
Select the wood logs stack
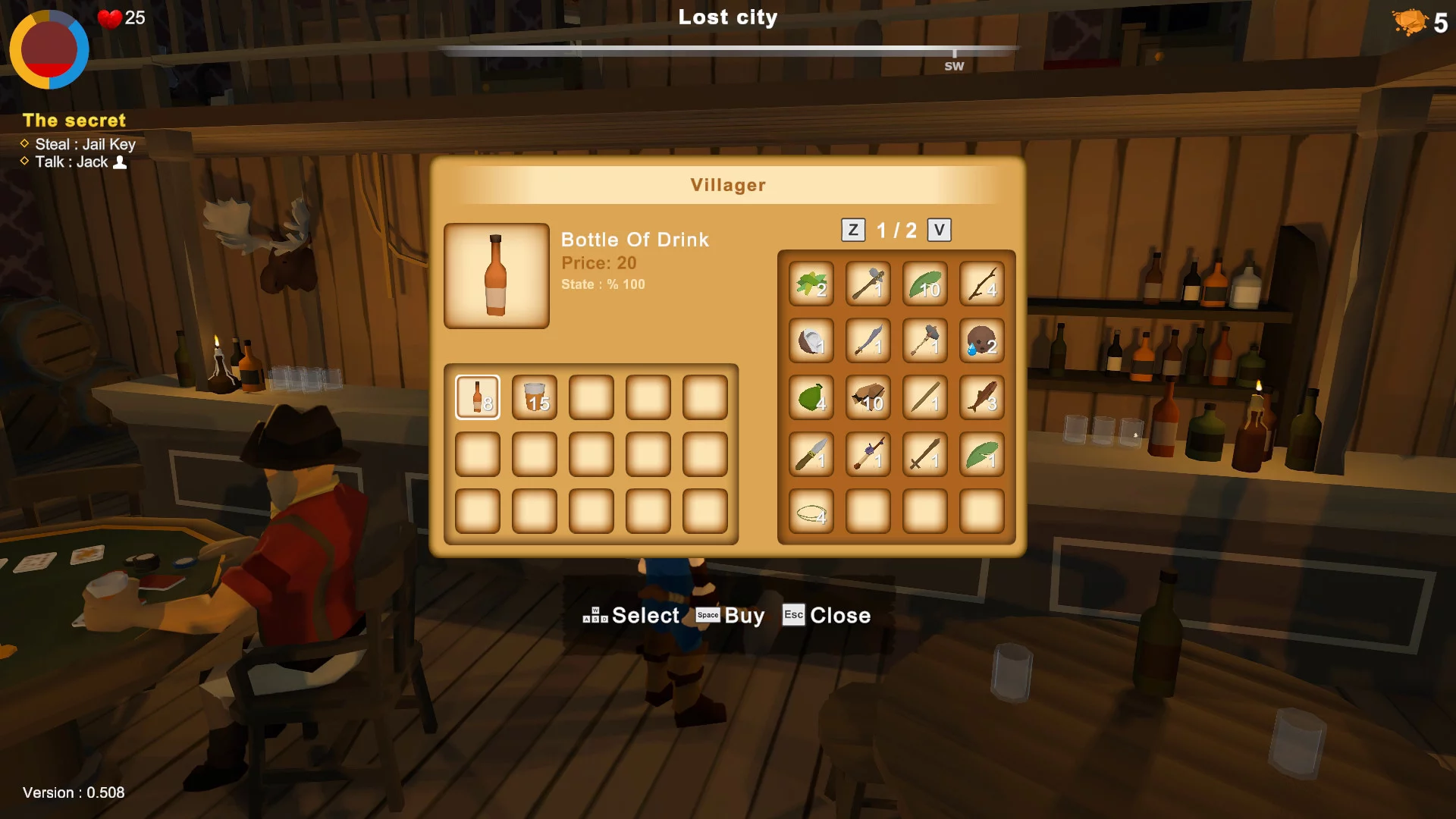868,397
